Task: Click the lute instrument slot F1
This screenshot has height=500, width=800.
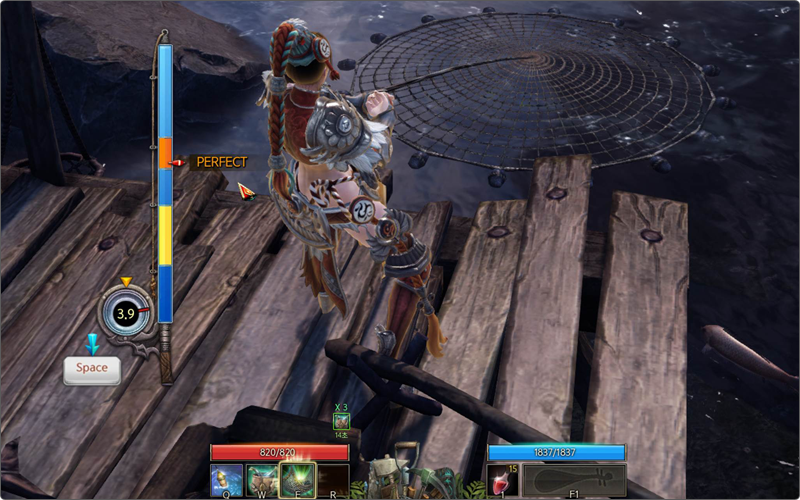Action: click(x=573, y=478)
